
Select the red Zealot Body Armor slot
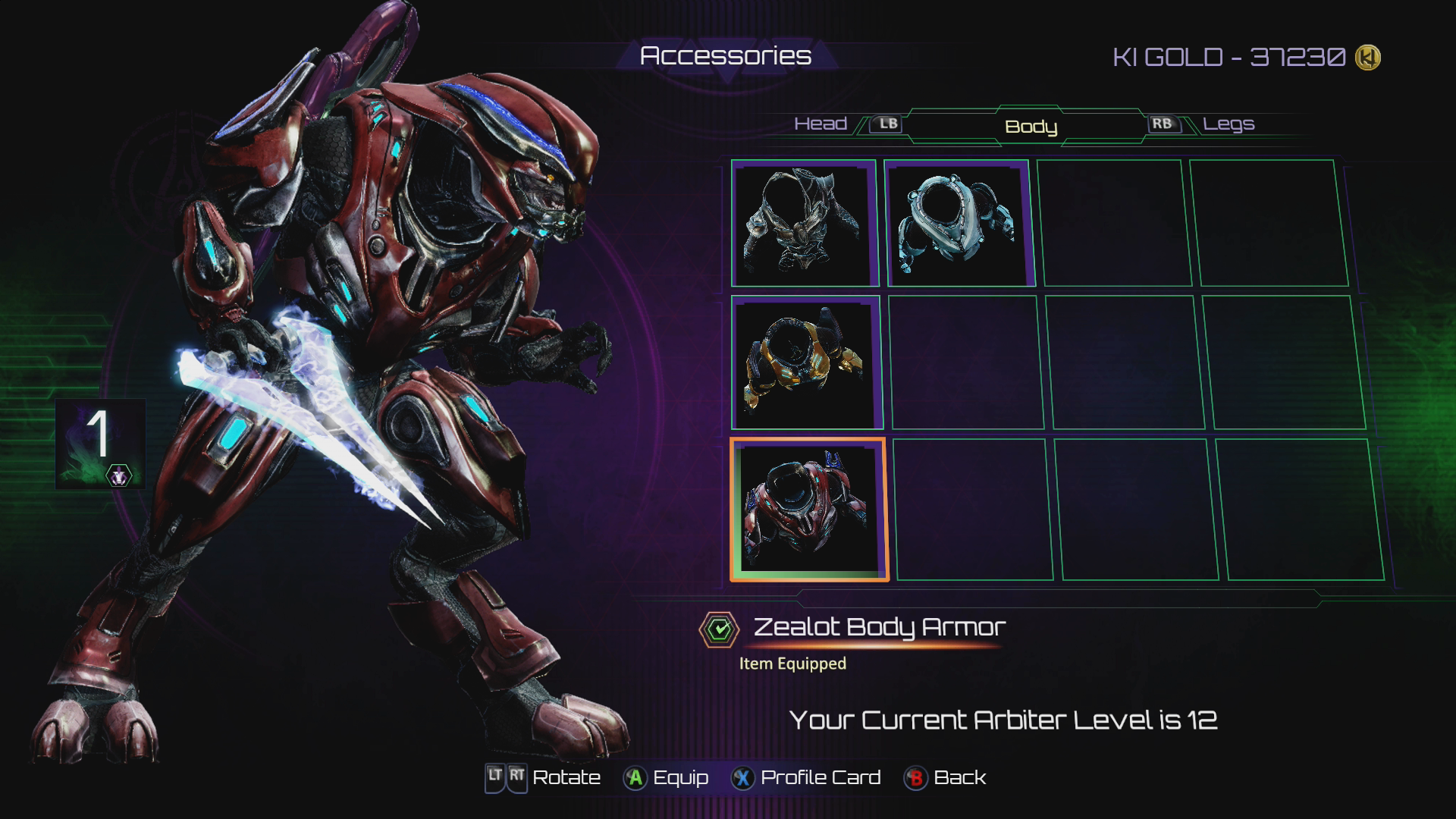pos(808,510)
